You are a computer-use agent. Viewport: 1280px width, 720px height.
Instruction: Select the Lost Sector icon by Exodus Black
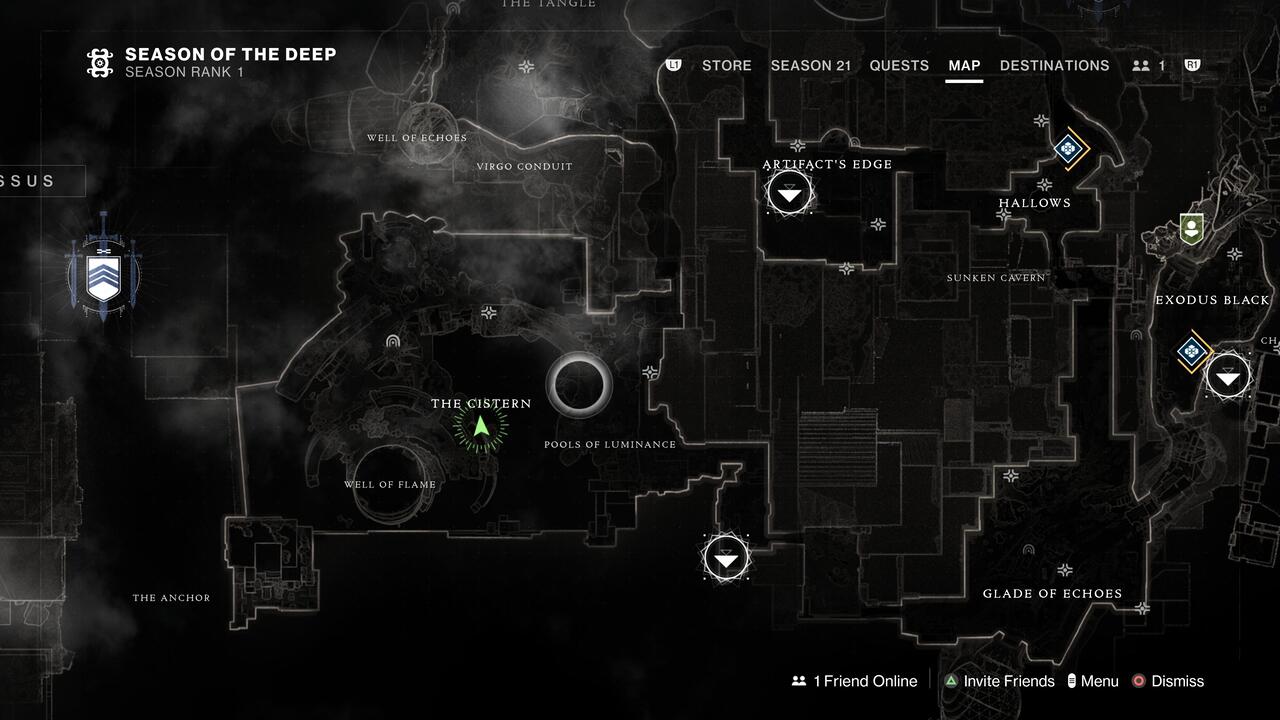[1190, 352]
